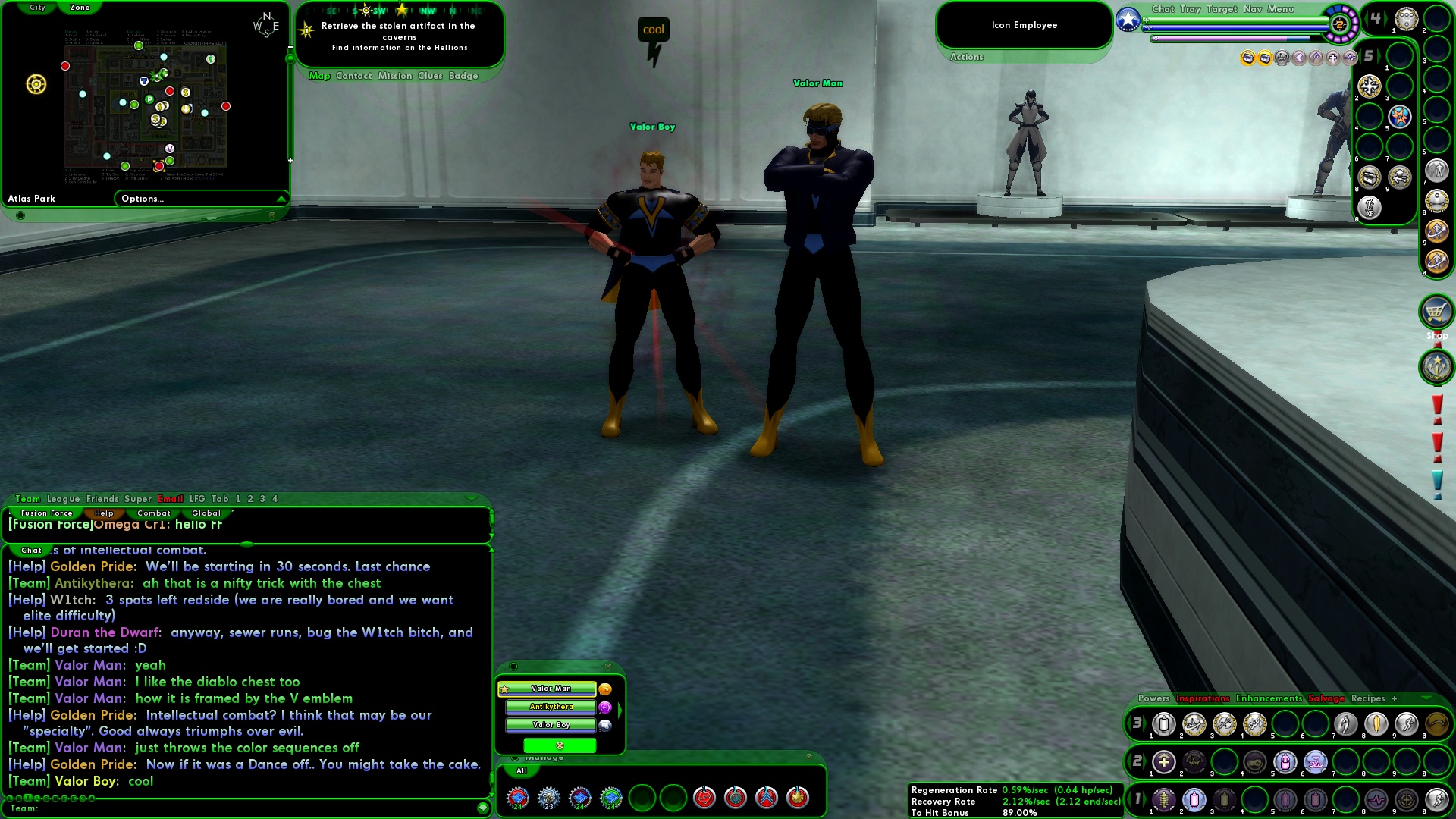Click the right arrow to cycle power tray 4
Image resolution: width=1456 pixels, height=819 pixels.
point(1385,17)
